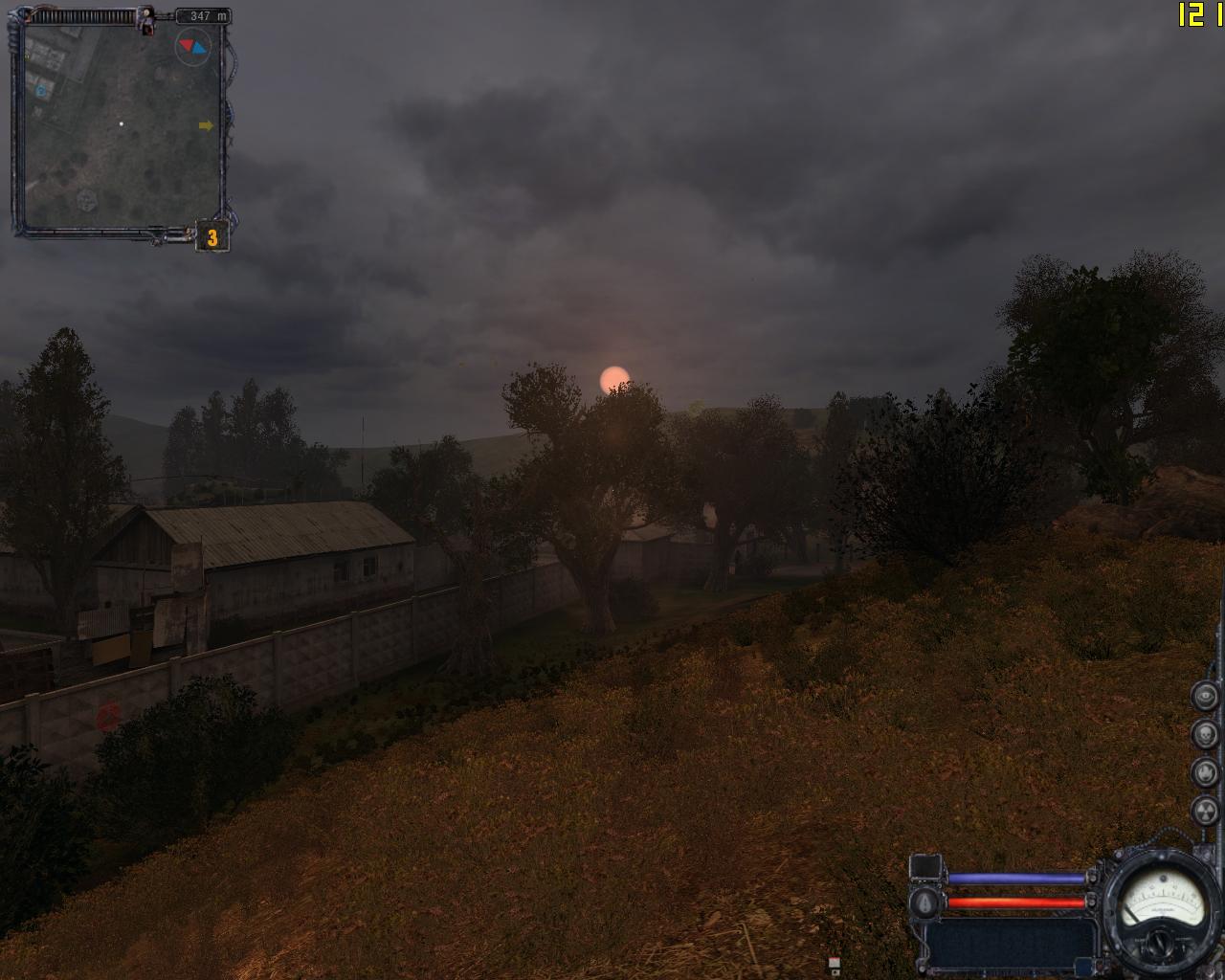Select the skull hazard indicator icon
1225x980 pixels.
point(1205,734)
